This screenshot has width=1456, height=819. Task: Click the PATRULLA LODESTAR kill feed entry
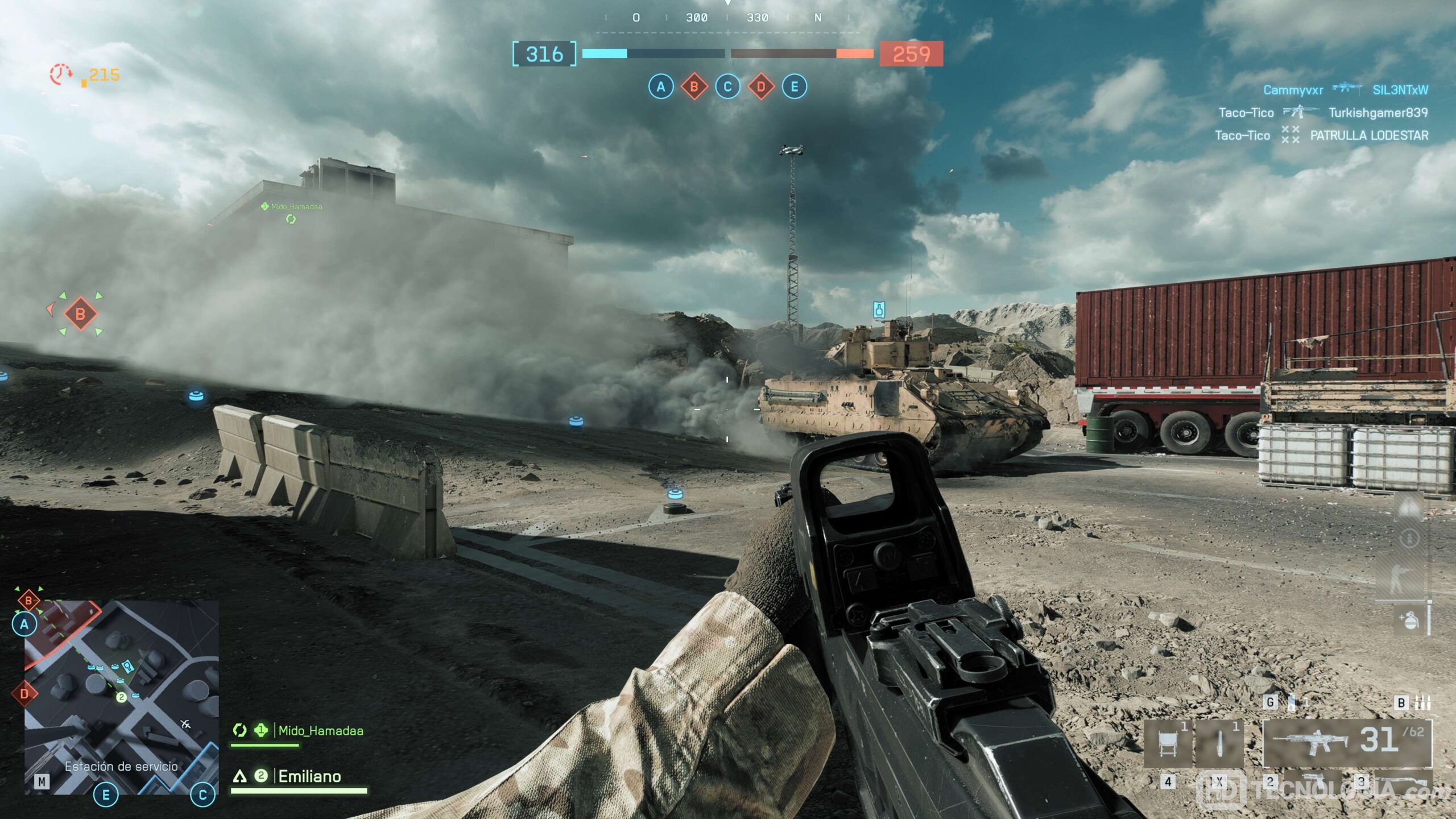coord(1369,135)
